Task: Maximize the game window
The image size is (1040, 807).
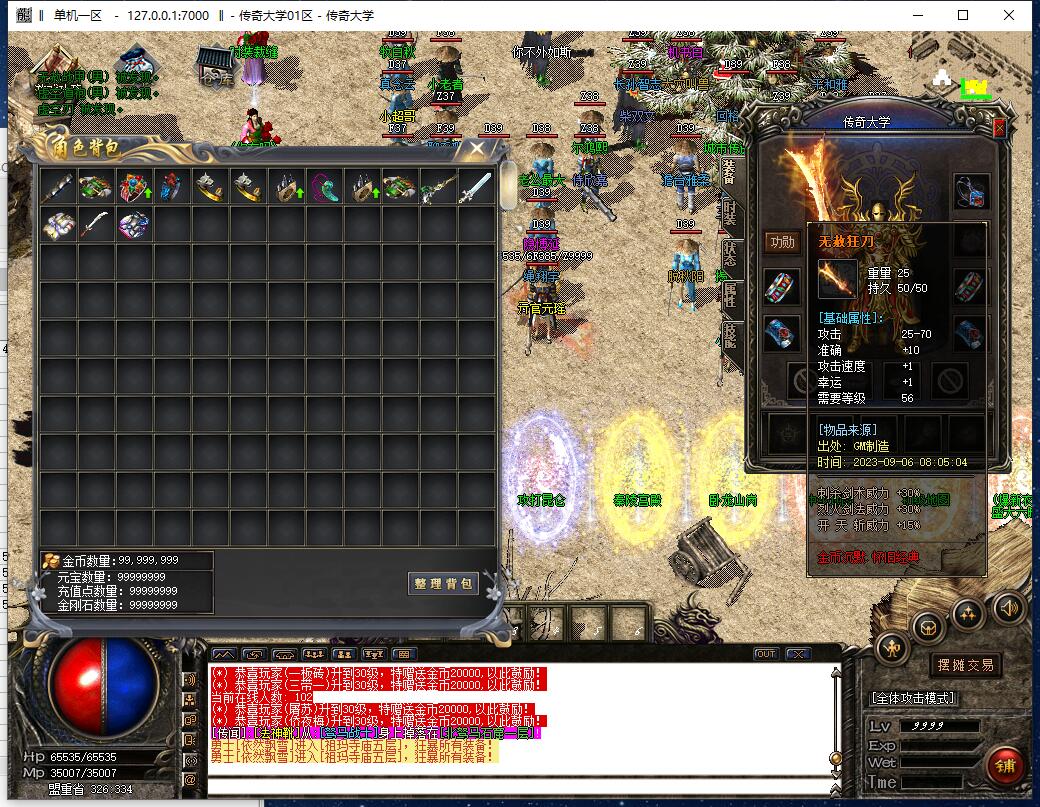Action: click(963, 15)
